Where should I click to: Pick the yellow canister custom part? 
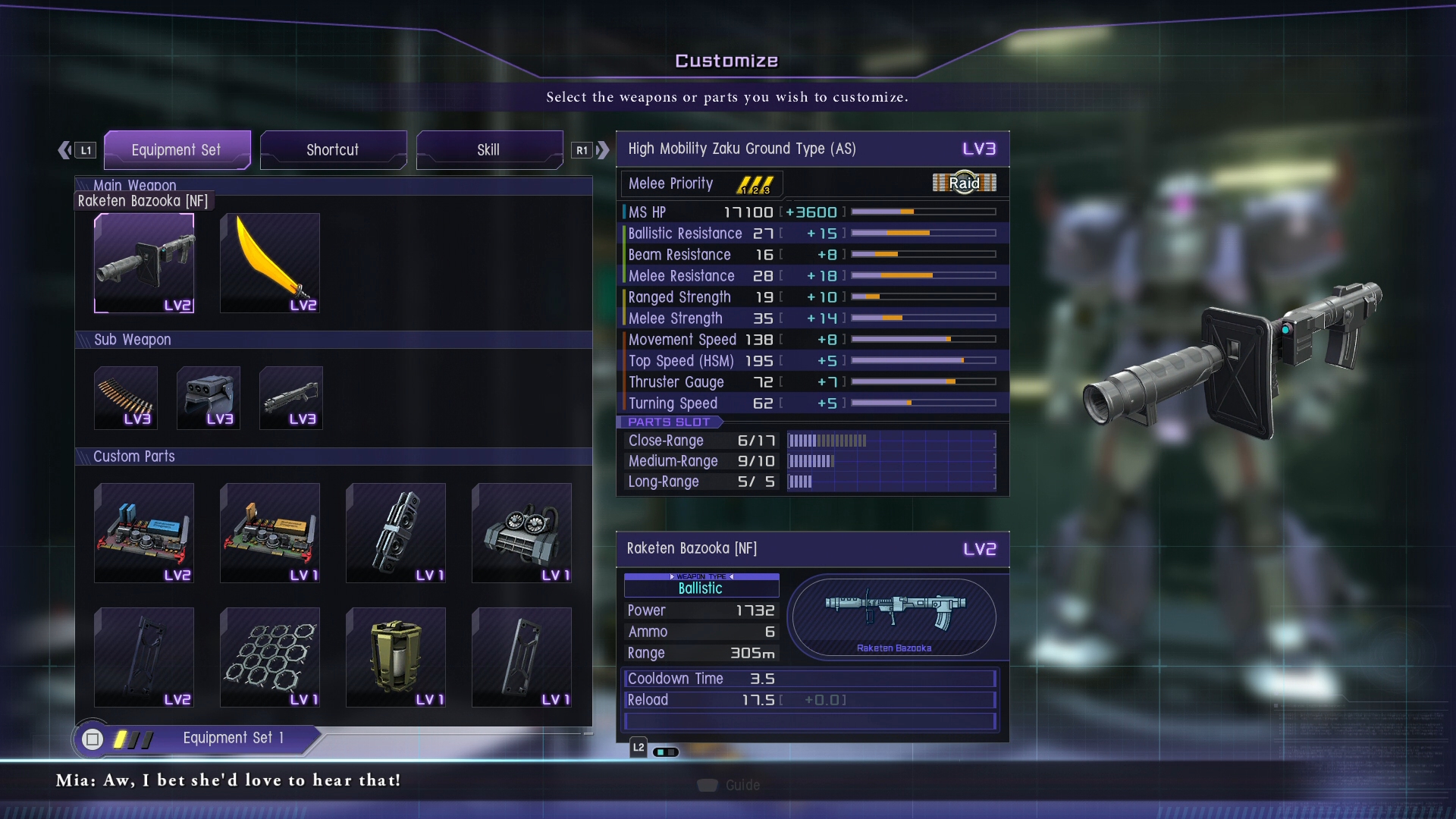[x=396, y=657]
